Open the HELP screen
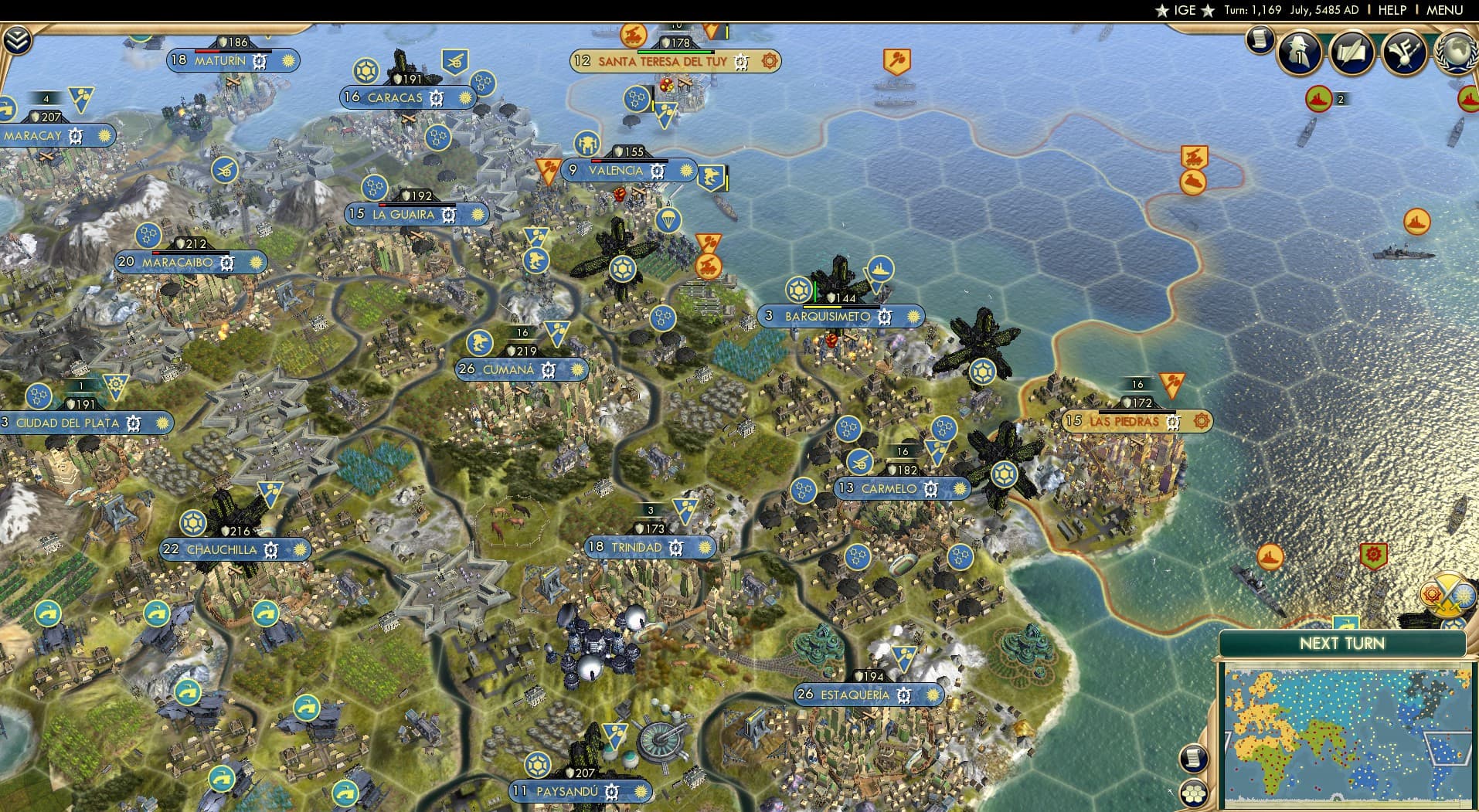Image resolution: width=1479 pixels, height=812 pixels. click(1391, 10)
